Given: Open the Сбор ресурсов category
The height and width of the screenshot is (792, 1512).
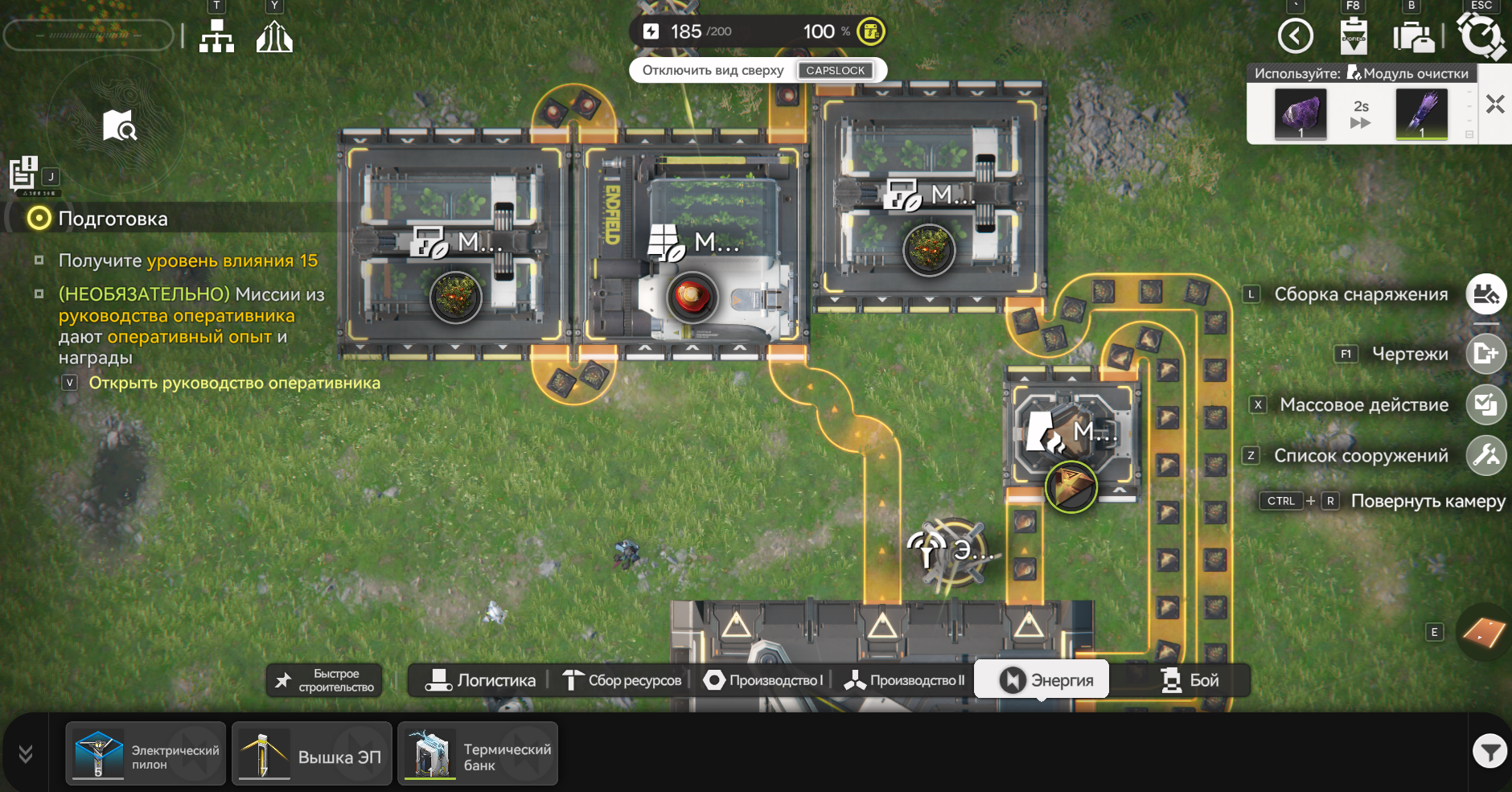Looking at the screenshot, I should (622, 680).
